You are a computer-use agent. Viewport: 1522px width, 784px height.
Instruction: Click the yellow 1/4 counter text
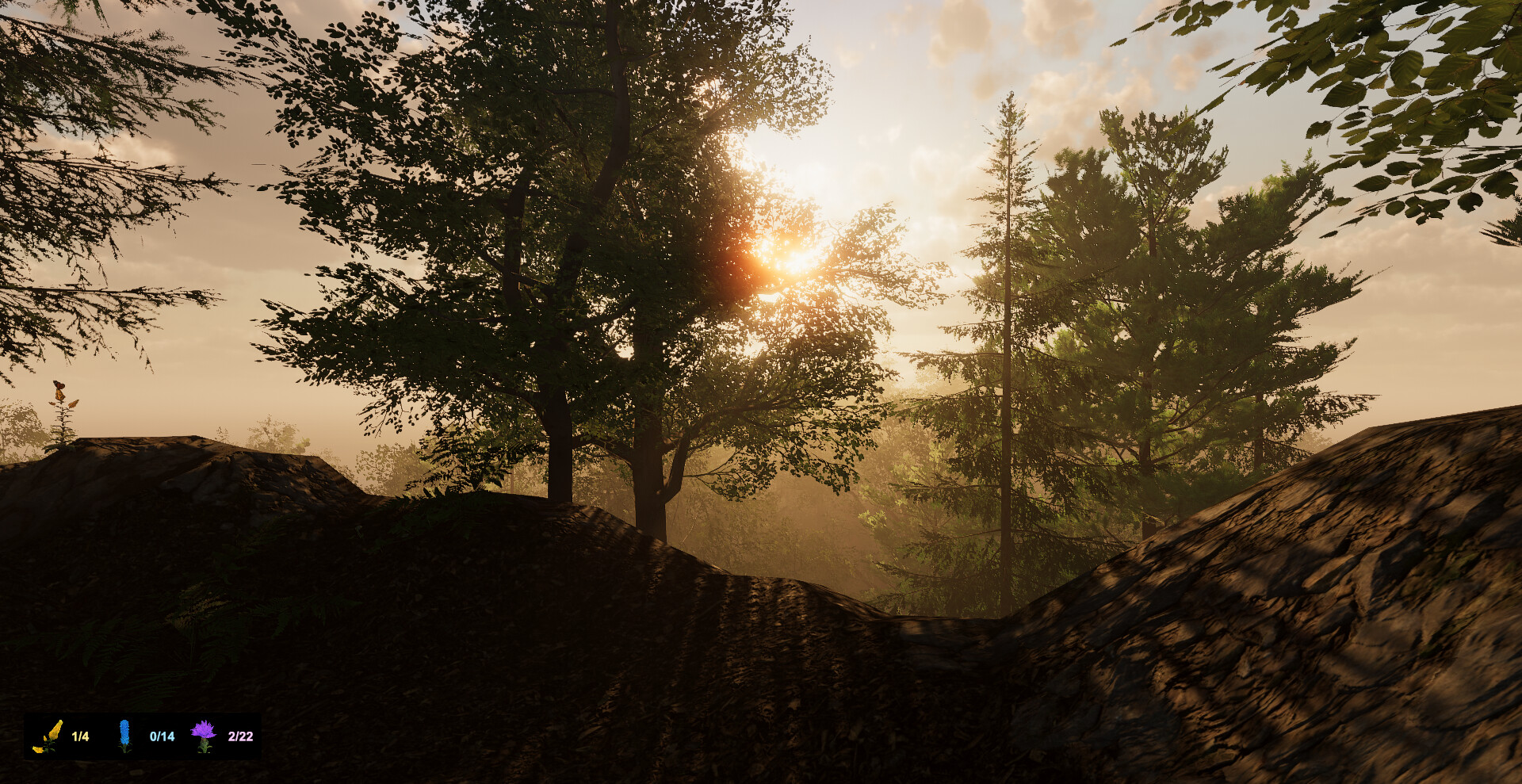click(79, 735)
